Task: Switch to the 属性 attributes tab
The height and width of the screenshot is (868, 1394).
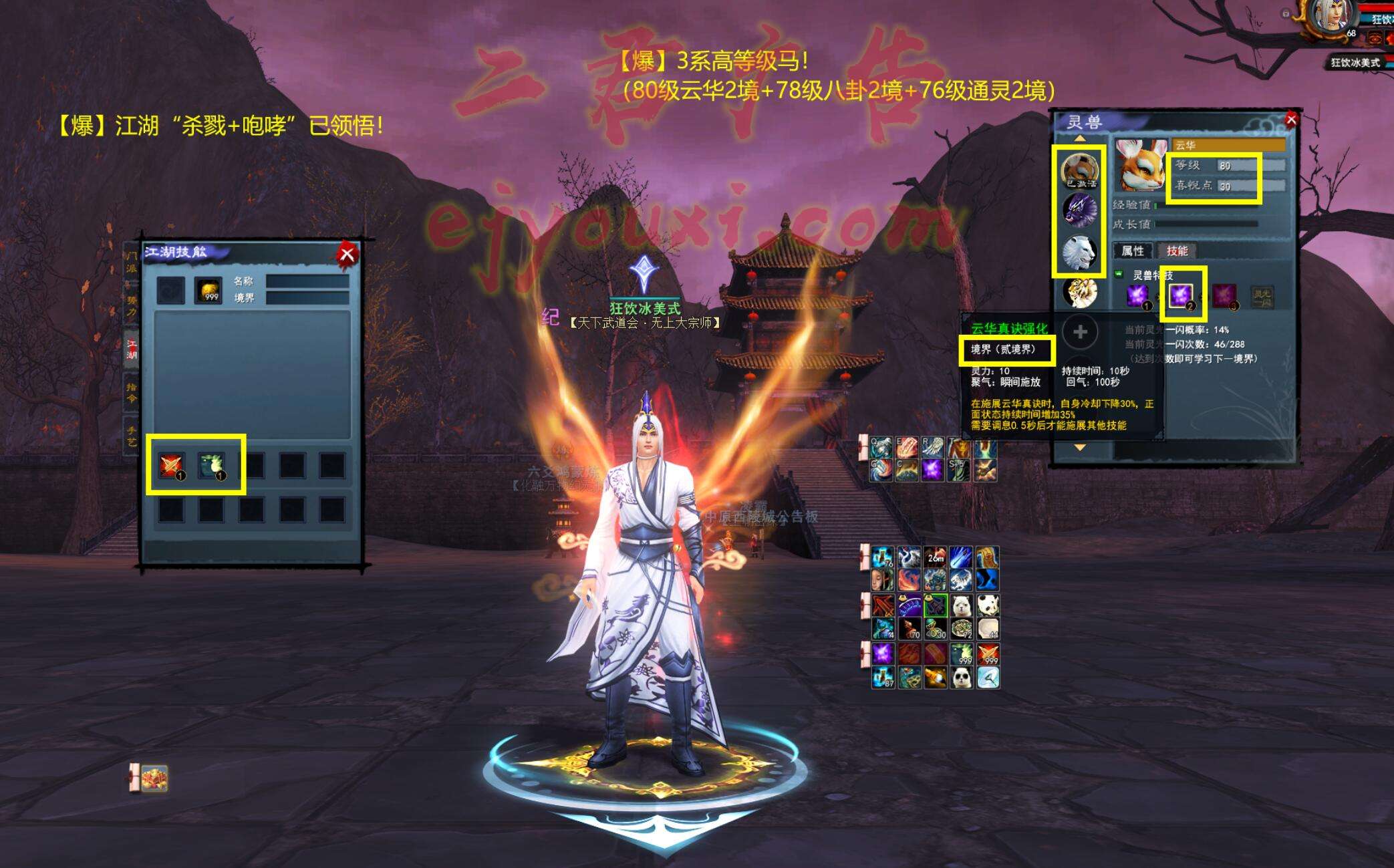Action: [1132, 251]
